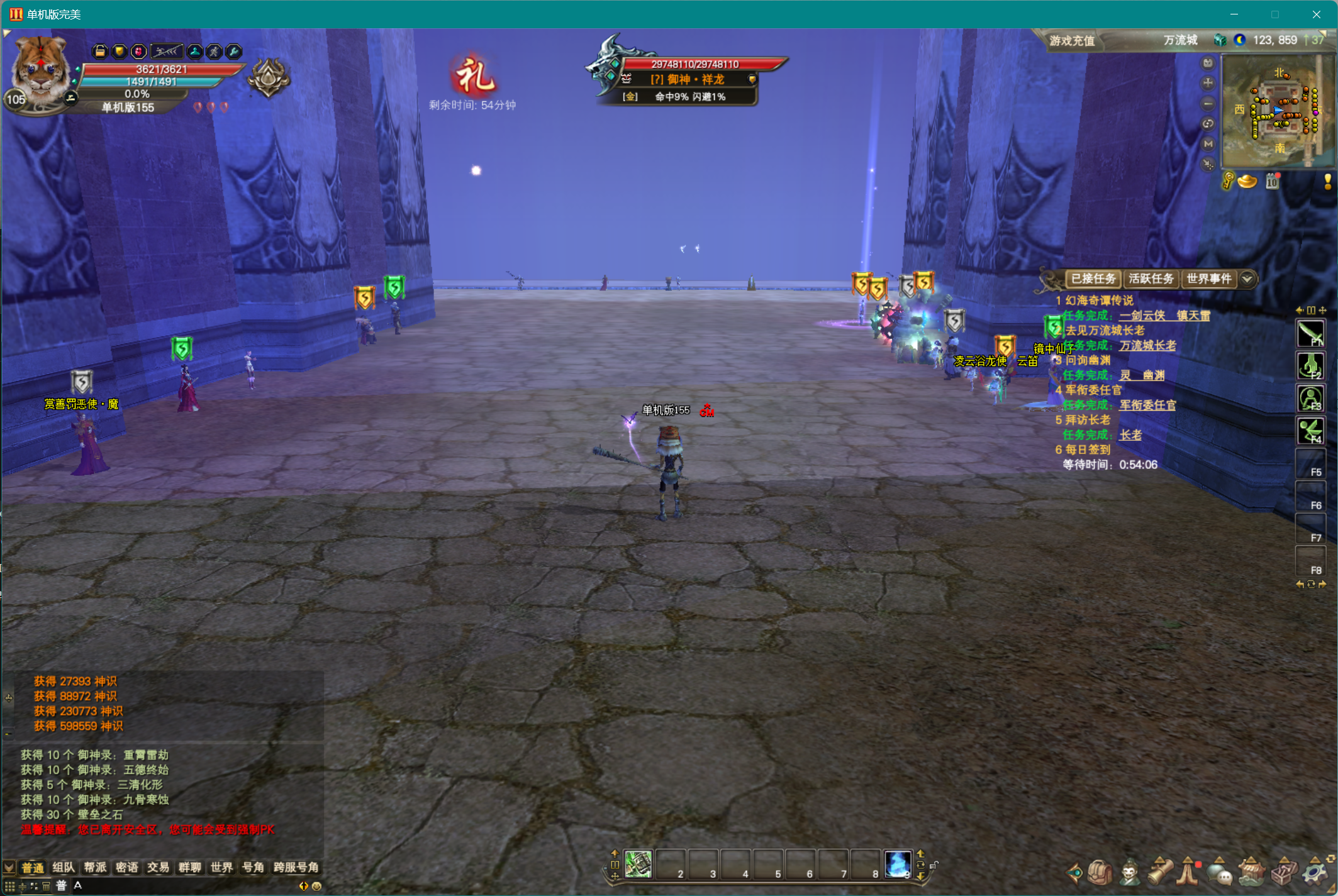The width and height of the screenshot is (1338, 896).
Task: Click the minimap of 万流城
Action: pyautogui.click(x=1280, y=111)
